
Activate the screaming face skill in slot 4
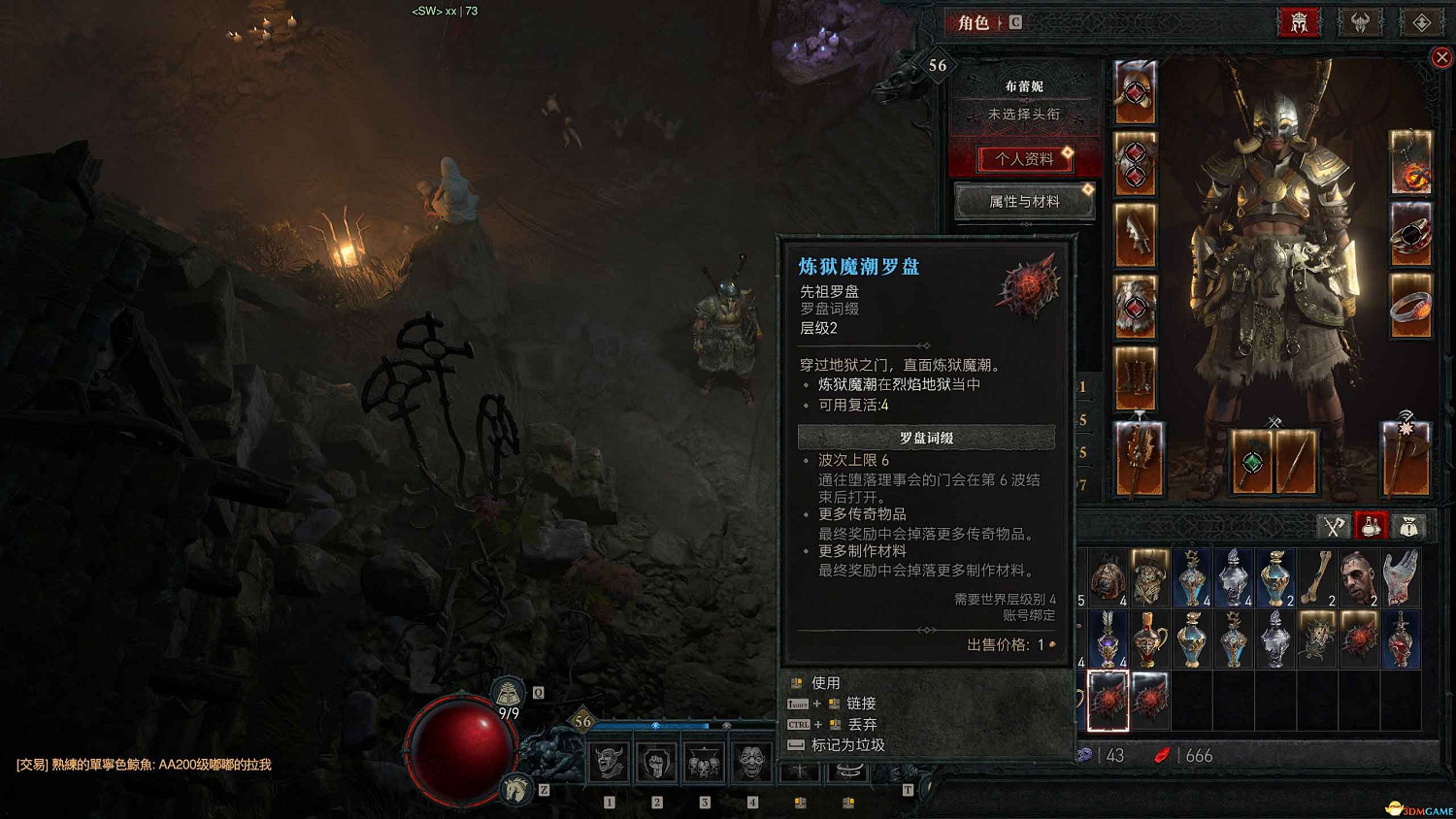point(752,764)
